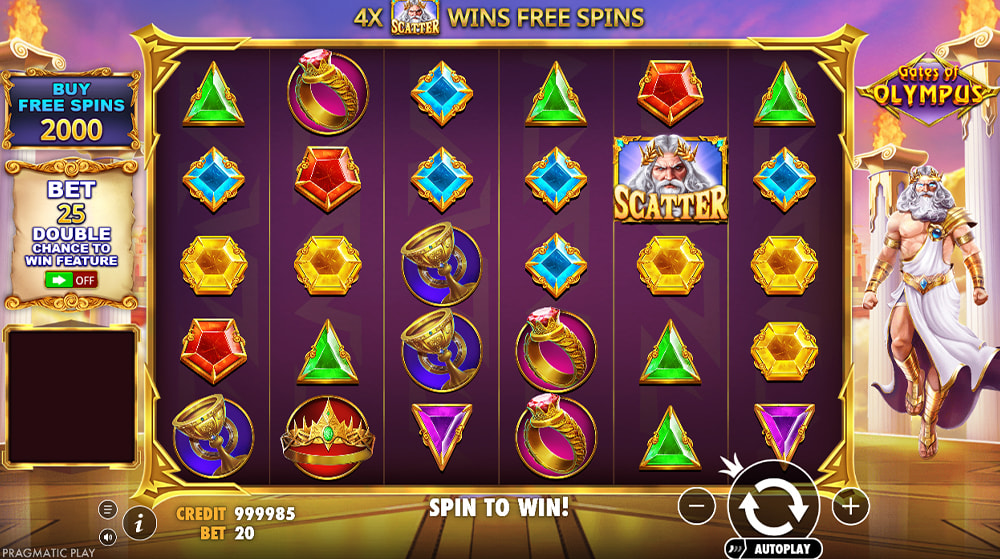Toggle the double chance feature switch
The width and height of the screenshot is (1000, 559).
(x=71, y=280)
